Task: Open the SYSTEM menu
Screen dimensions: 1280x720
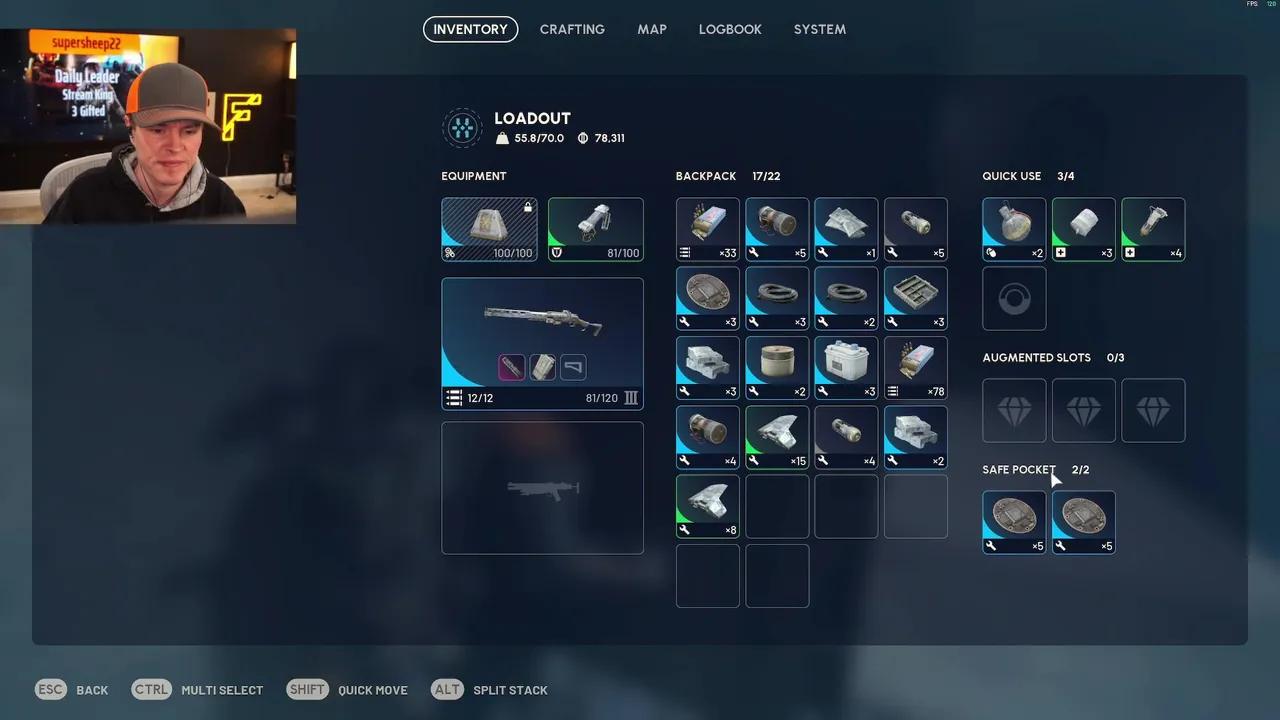Action: tap(819, 29)
